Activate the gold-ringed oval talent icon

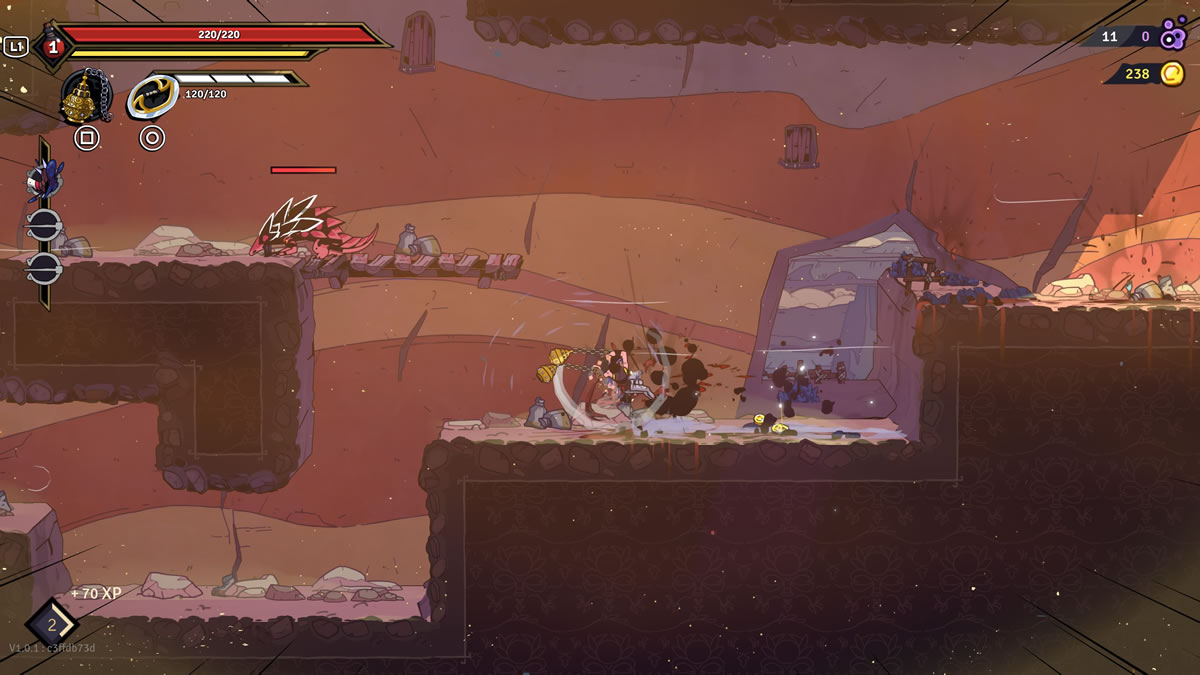click(152, 97)
